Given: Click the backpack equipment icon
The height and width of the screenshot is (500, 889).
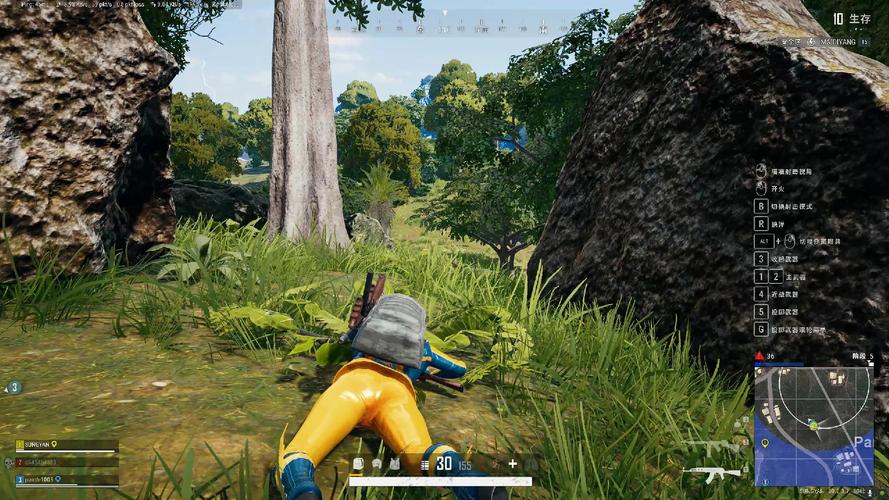Looking at the screenshot, I should (358, 463).
